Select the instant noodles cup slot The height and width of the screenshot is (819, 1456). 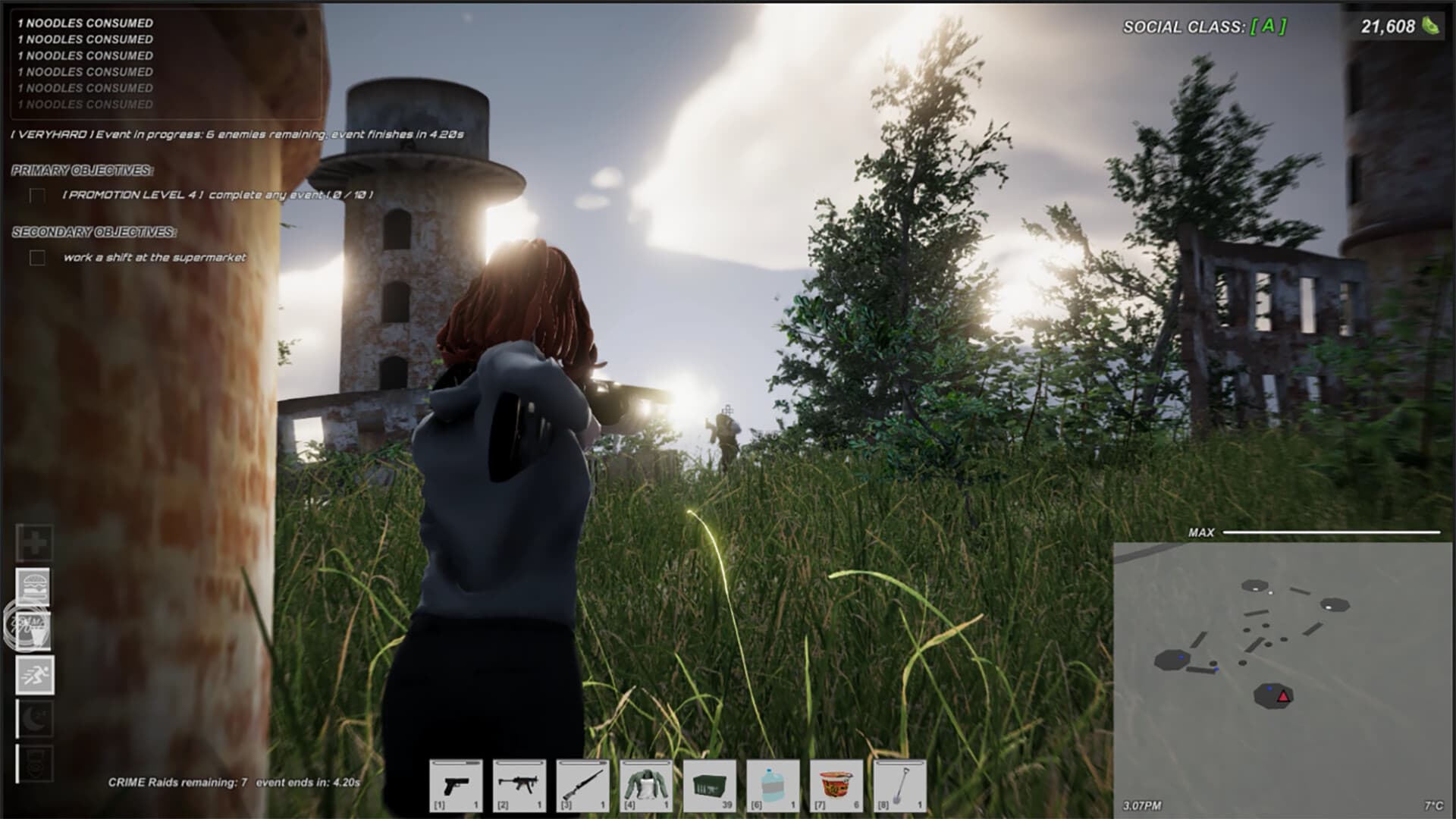coord(836,786)
